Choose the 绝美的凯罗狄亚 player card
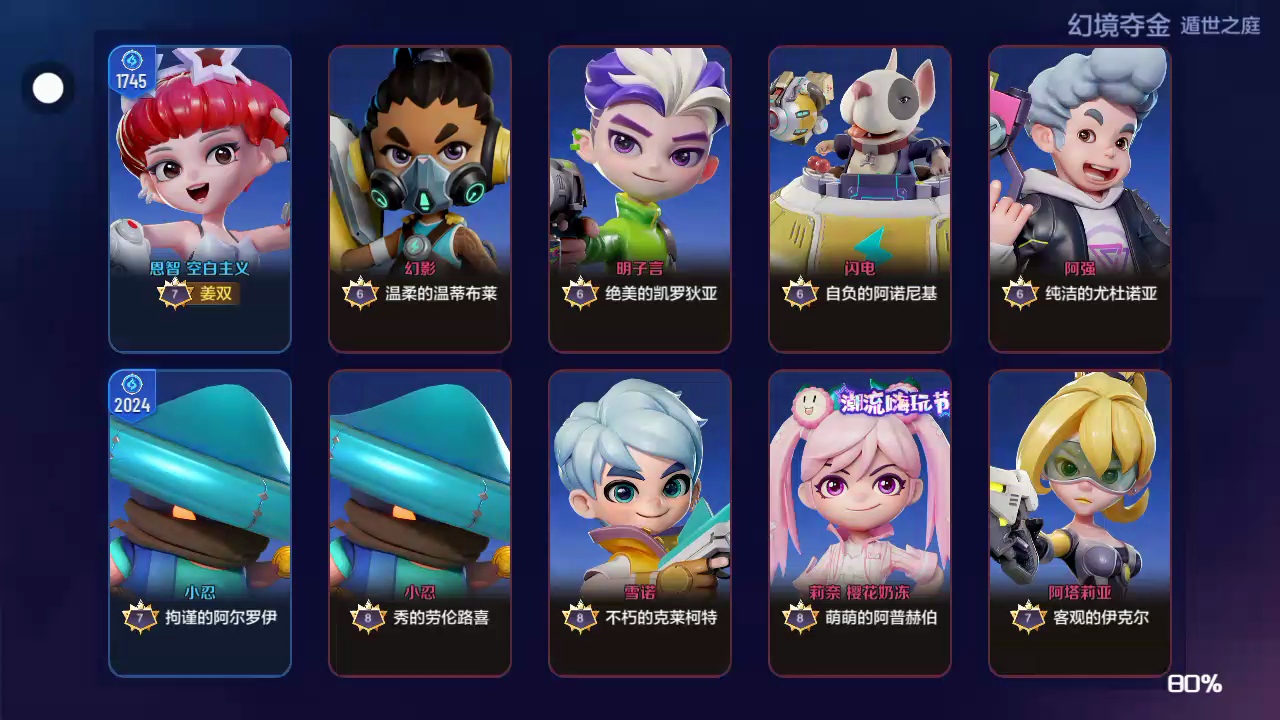This screenshot has height=720, width=1280. 640,199
